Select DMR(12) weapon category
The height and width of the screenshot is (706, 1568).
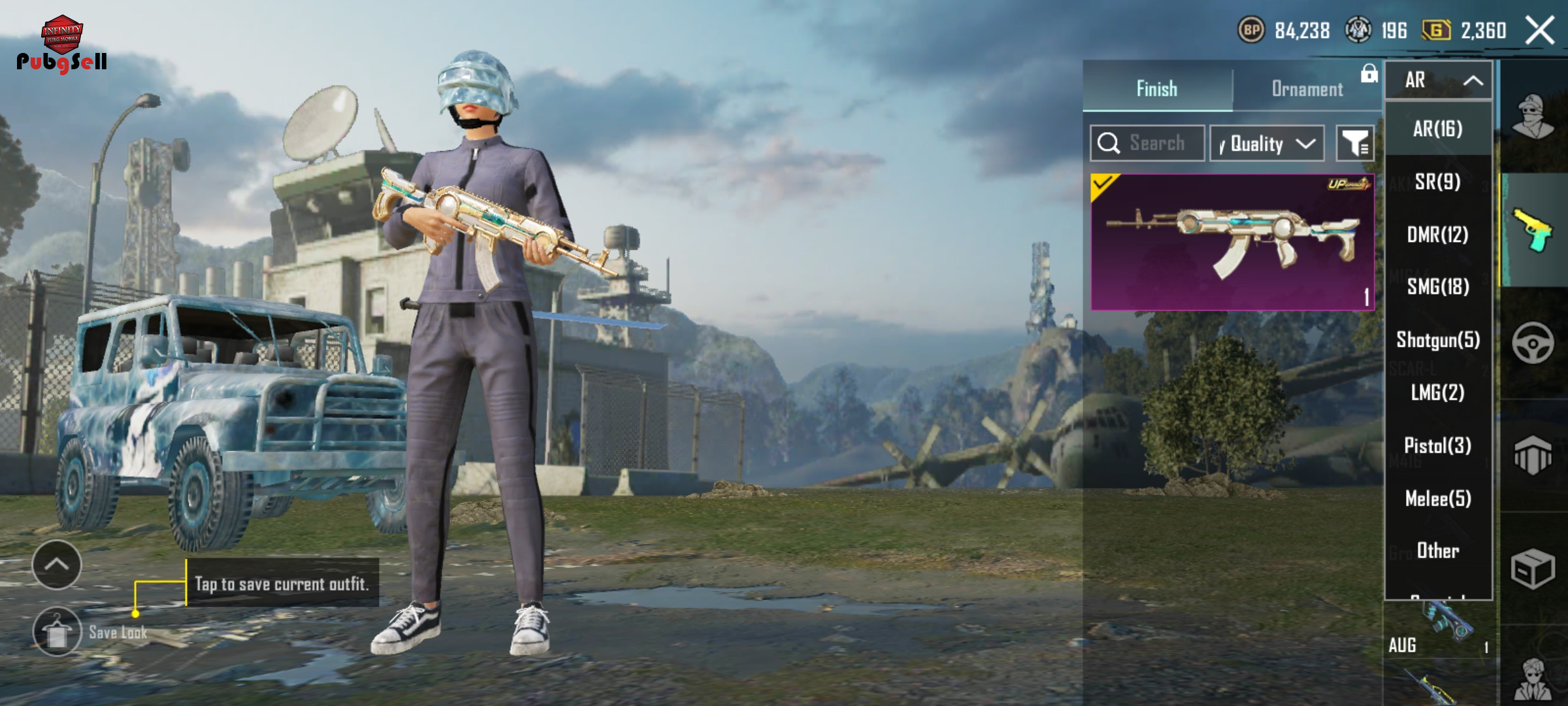coord(1438,235)
